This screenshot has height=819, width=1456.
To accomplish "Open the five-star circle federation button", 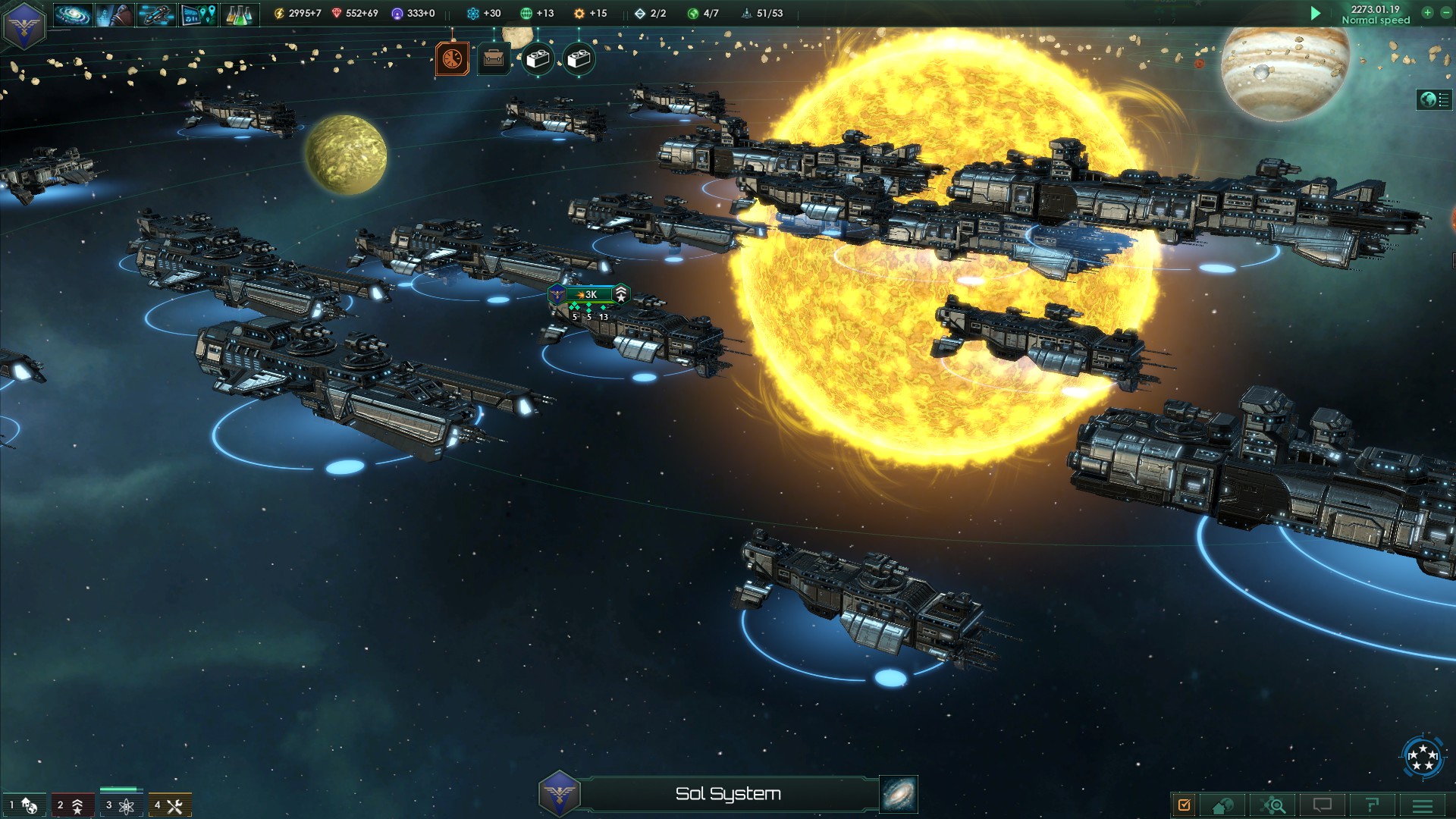I will 1422,756.
